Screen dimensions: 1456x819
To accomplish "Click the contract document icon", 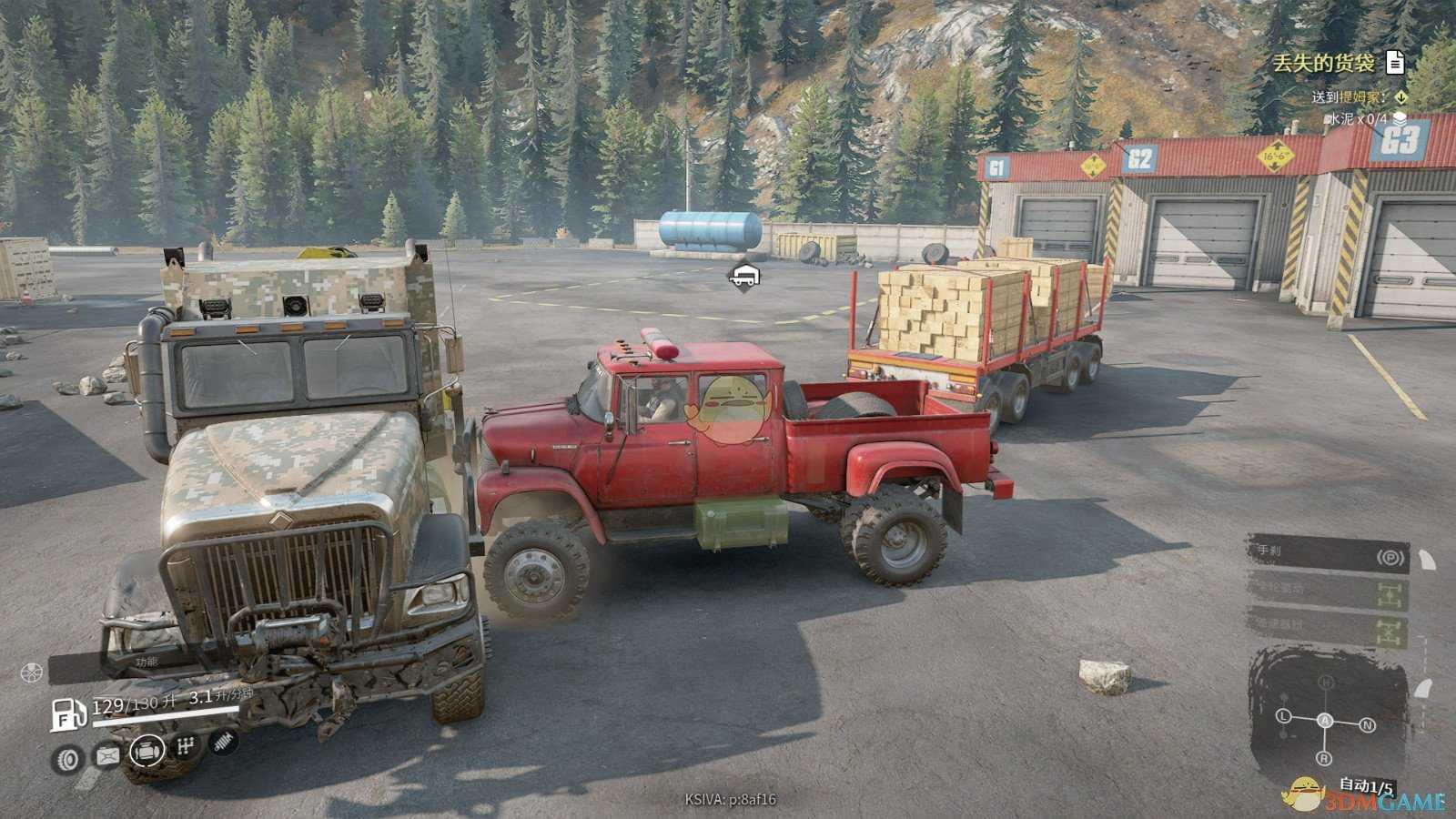I will coord(1394,62).
